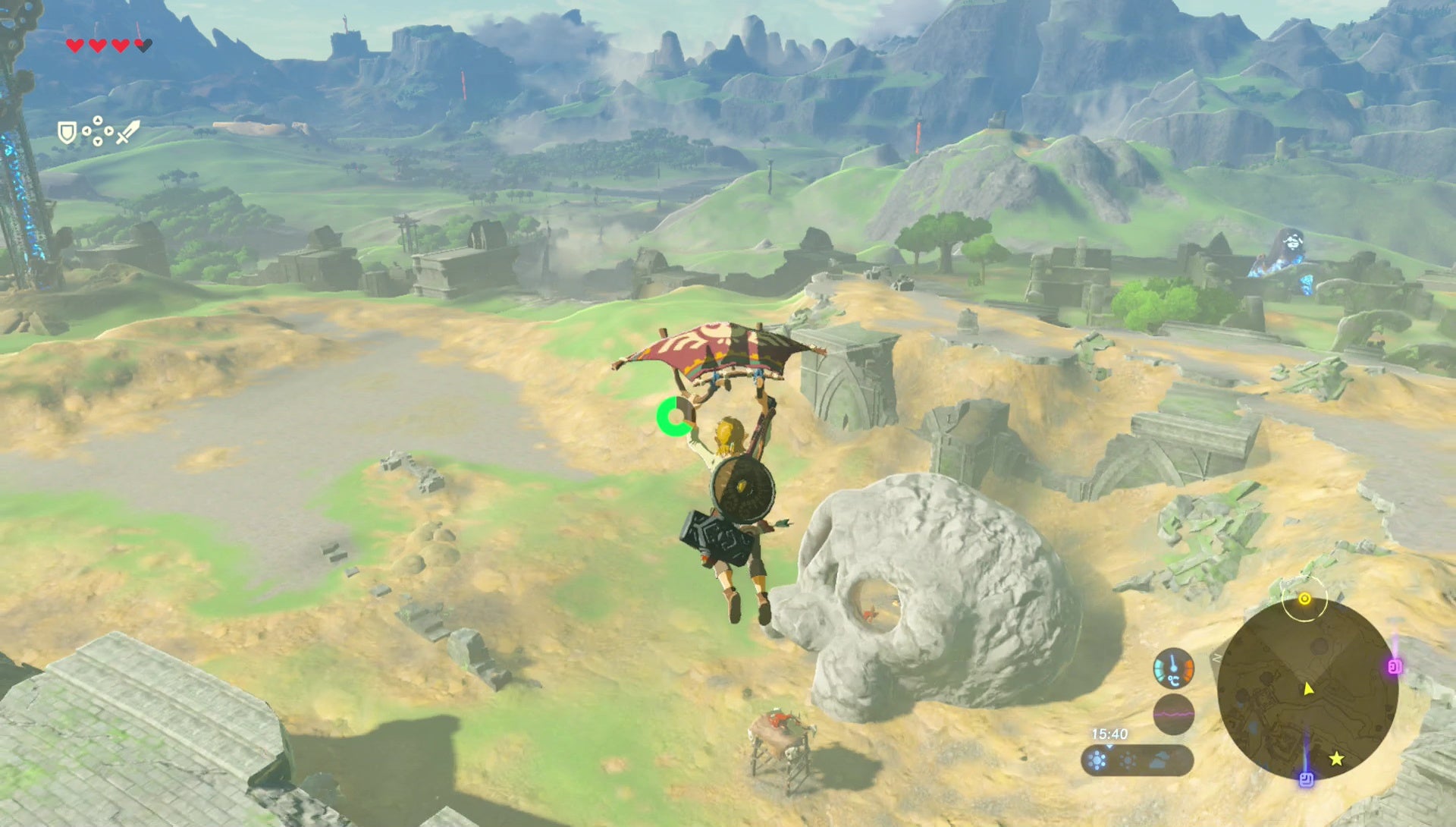Select the purple shrine icon on the minimap
Screen dimensions: 1456x827
click(x=1307, y=778)
